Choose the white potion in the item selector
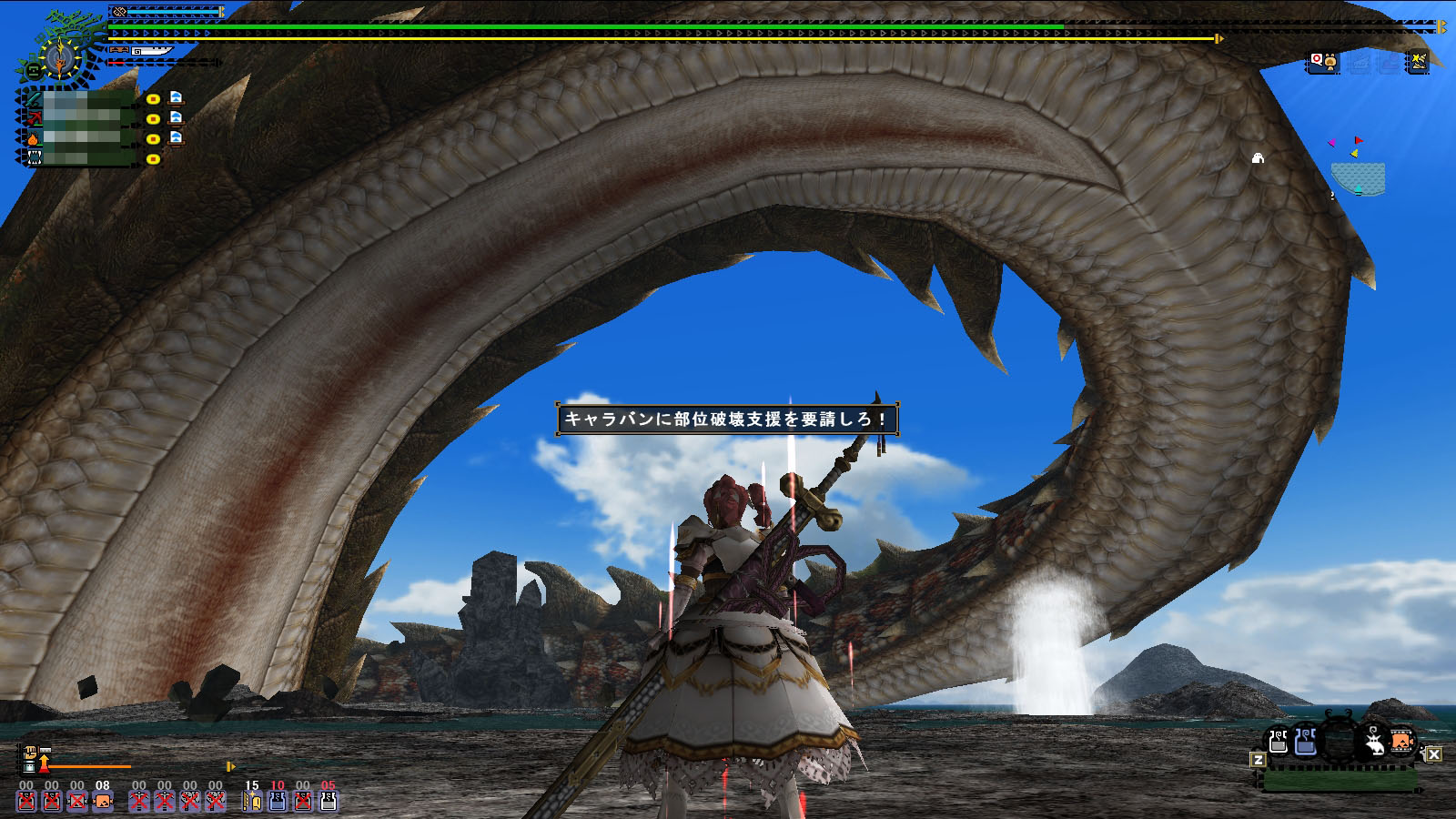 [1279, 742]
